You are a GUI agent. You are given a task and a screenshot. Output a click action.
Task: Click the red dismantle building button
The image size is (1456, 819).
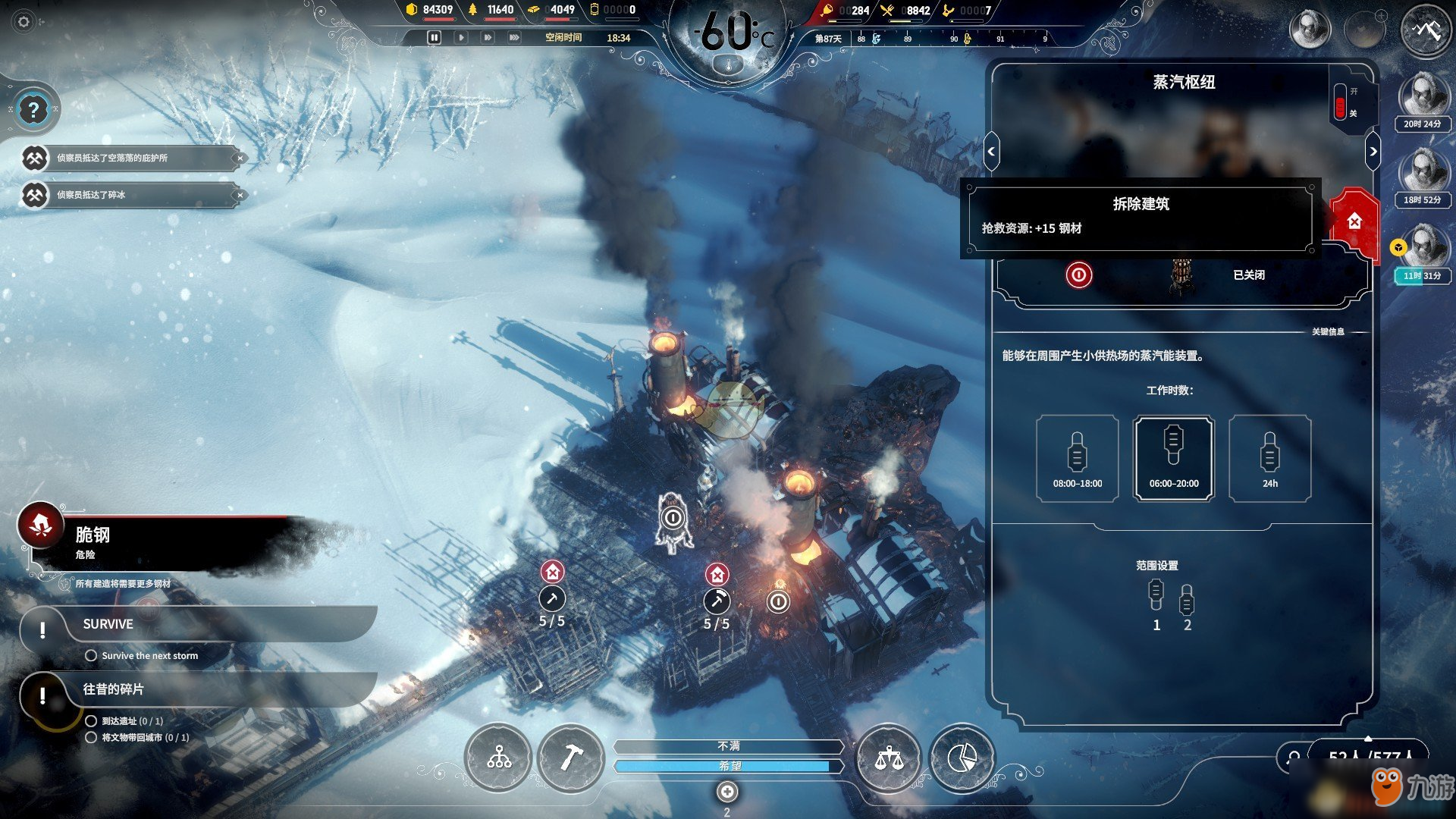[1354, 221]
